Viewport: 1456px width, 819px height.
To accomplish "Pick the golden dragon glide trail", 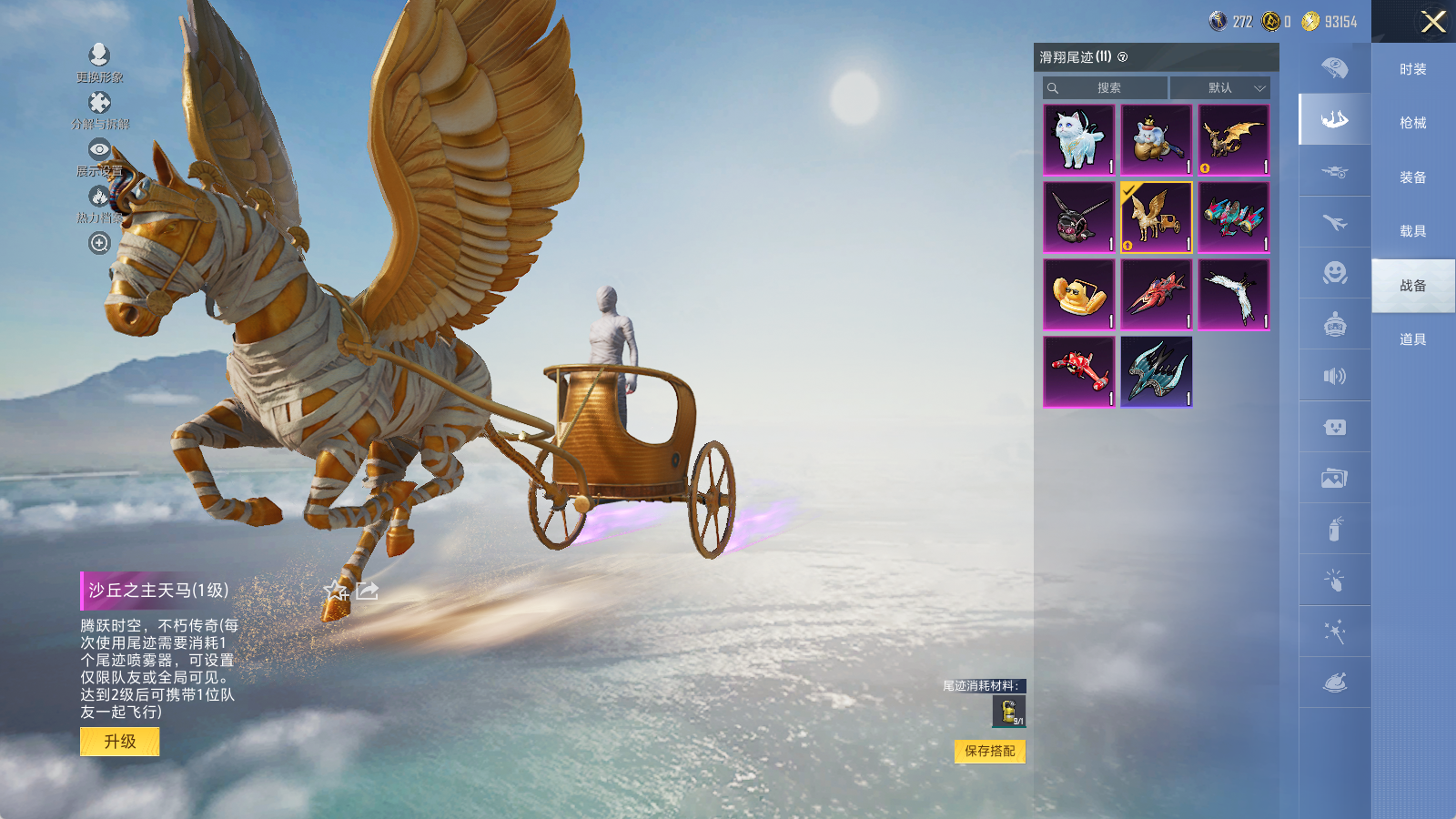I will (1233, 139).
